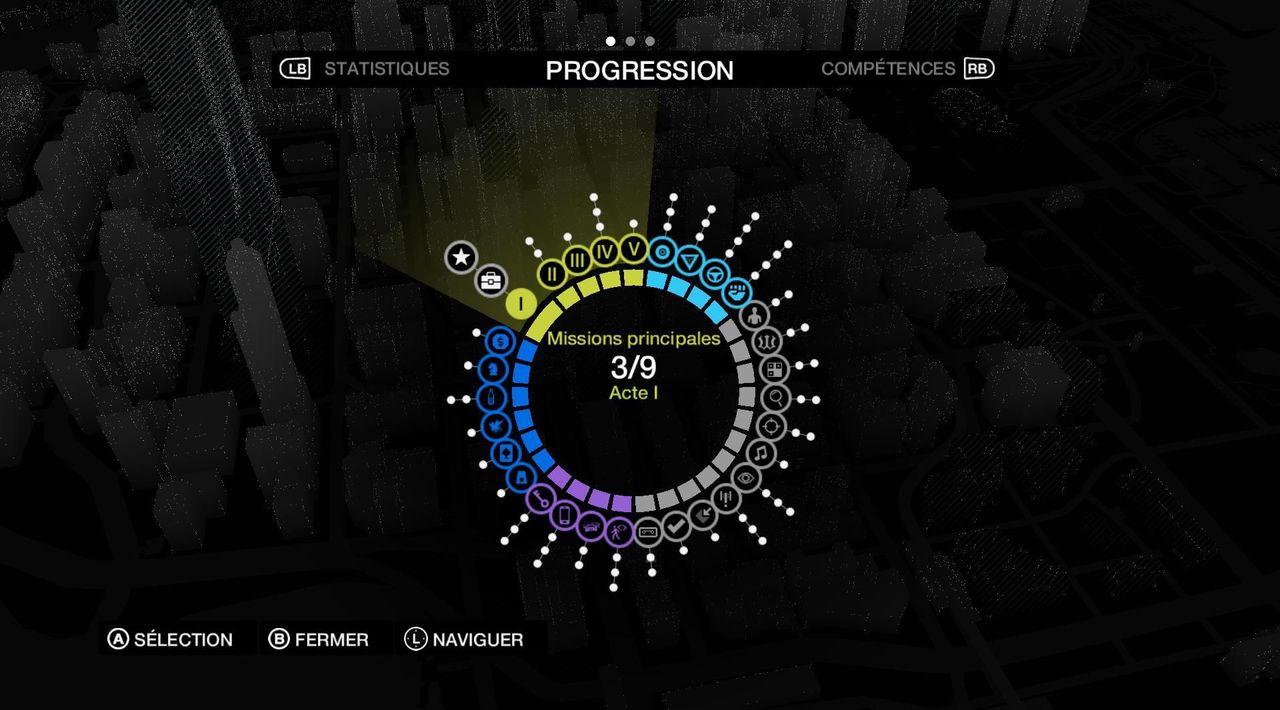Choose the smartphone icon node

click(564, 514)
